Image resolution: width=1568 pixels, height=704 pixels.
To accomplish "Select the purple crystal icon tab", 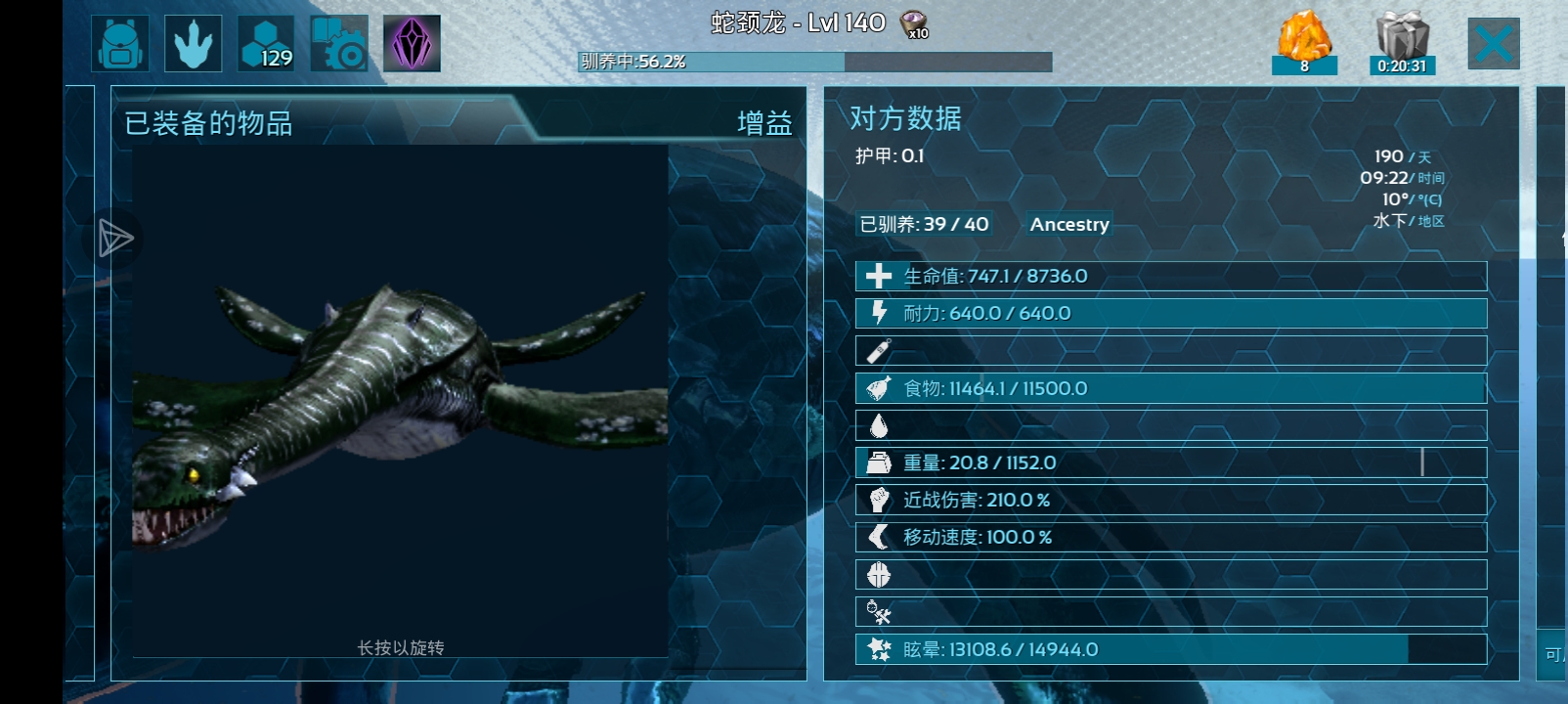I will click(x=412, y=44).
